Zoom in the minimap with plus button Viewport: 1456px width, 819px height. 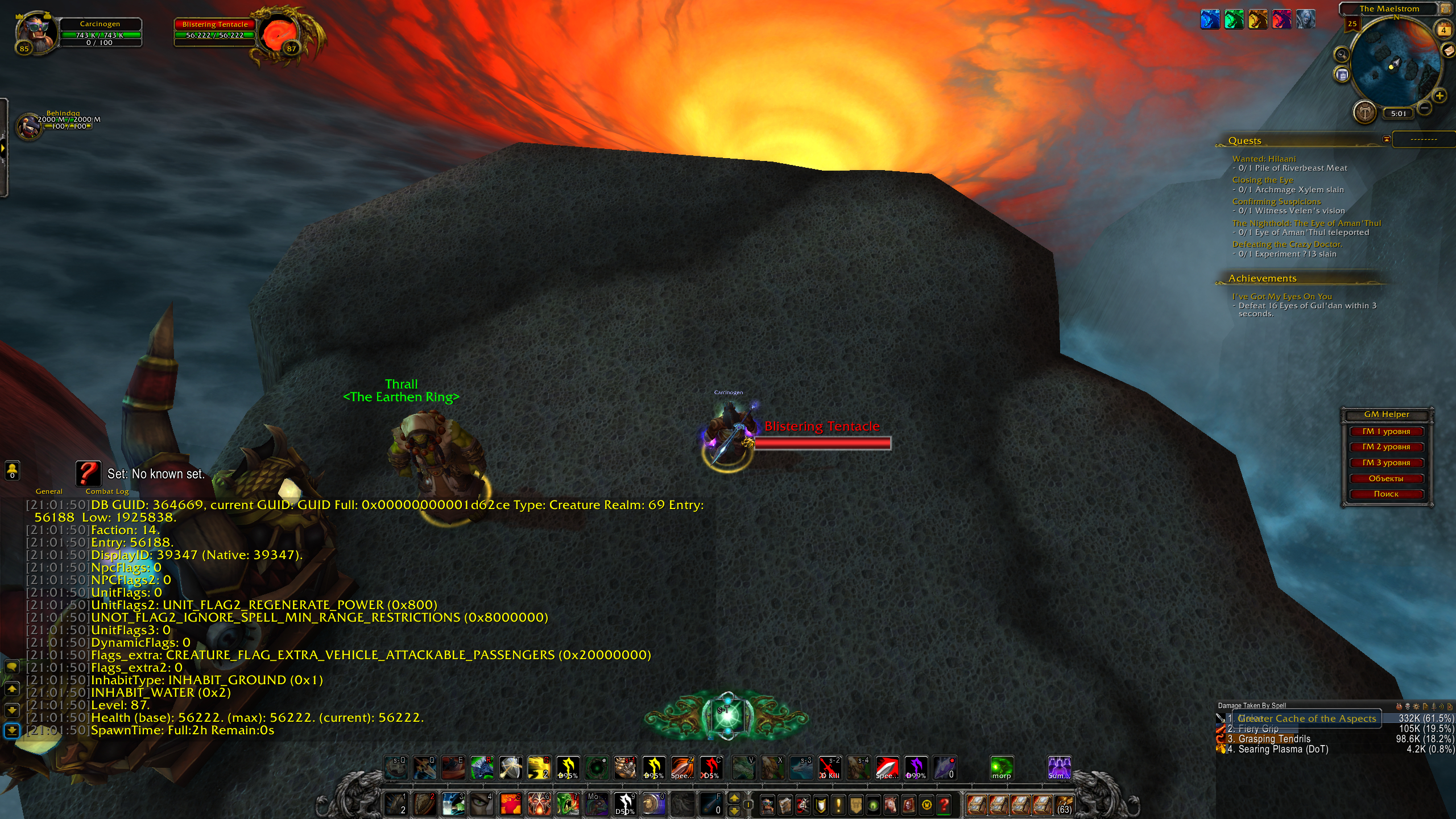pyautogui.click(x=1440, y=96)
